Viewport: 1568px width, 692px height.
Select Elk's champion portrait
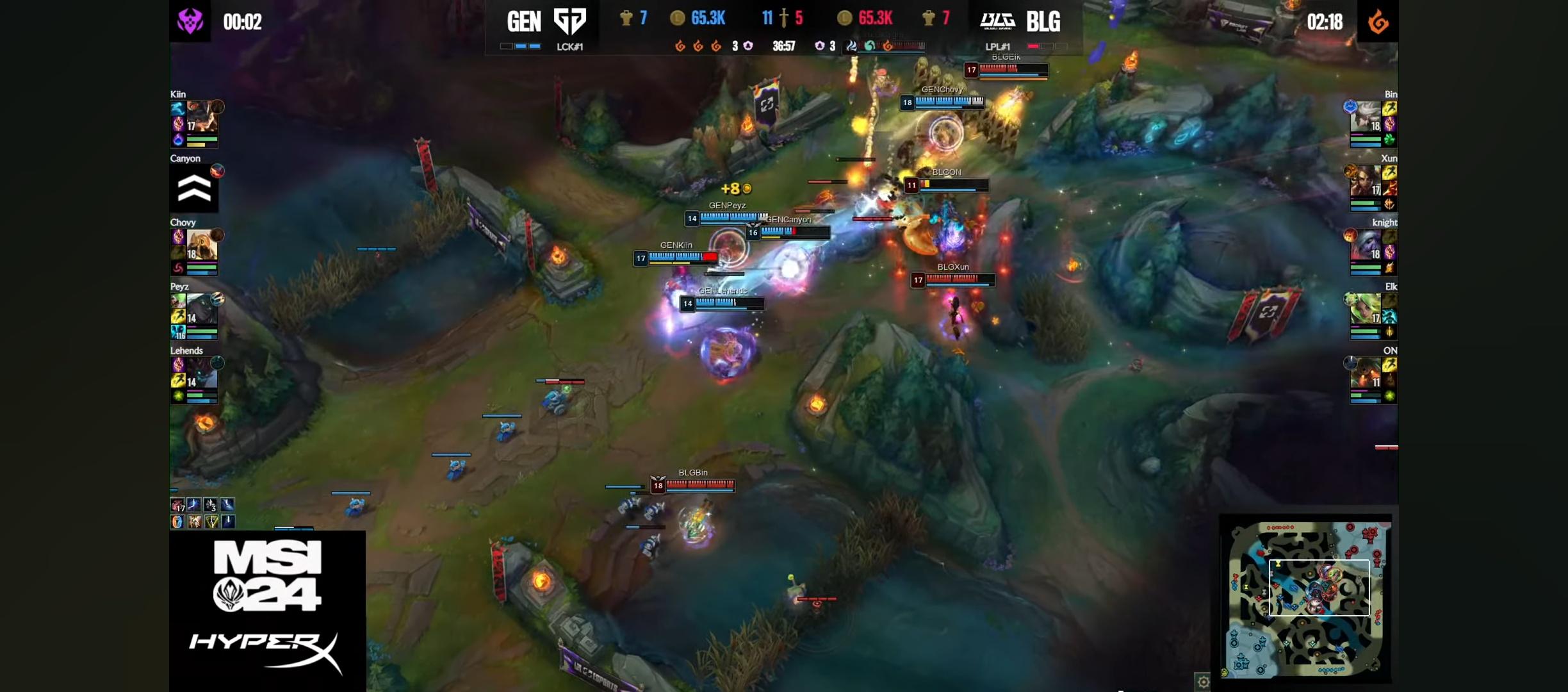point(1366,309)
